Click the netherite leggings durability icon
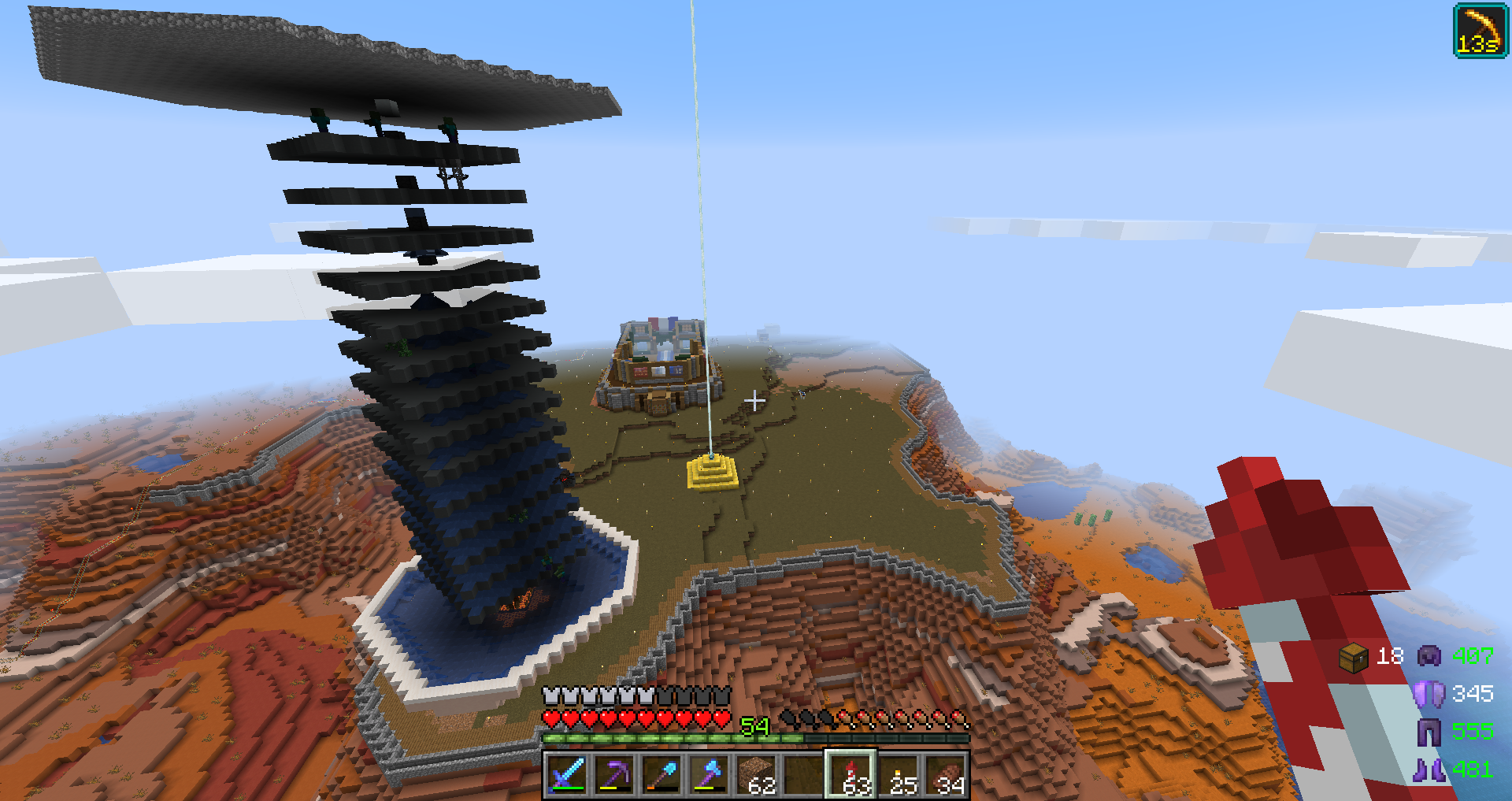Image resolution: width=1512 pixels, height=801 pixels. (x=1429, y=732)
